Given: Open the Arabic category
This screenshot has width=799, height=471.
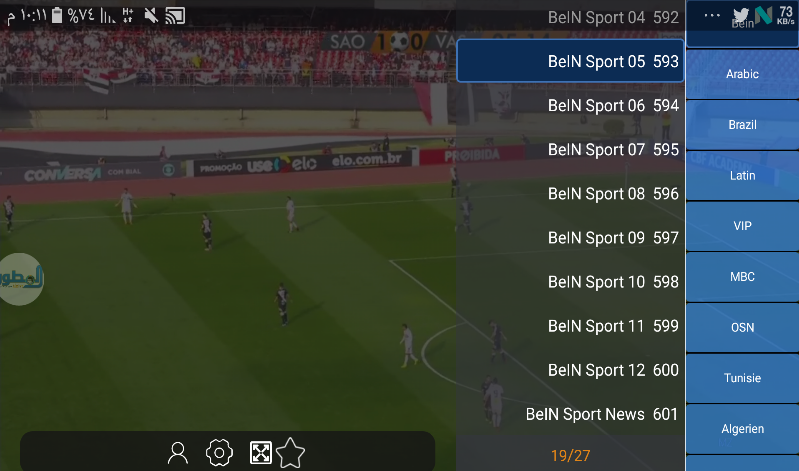Looking at the screenshot, I should click(x=742, y=74).
